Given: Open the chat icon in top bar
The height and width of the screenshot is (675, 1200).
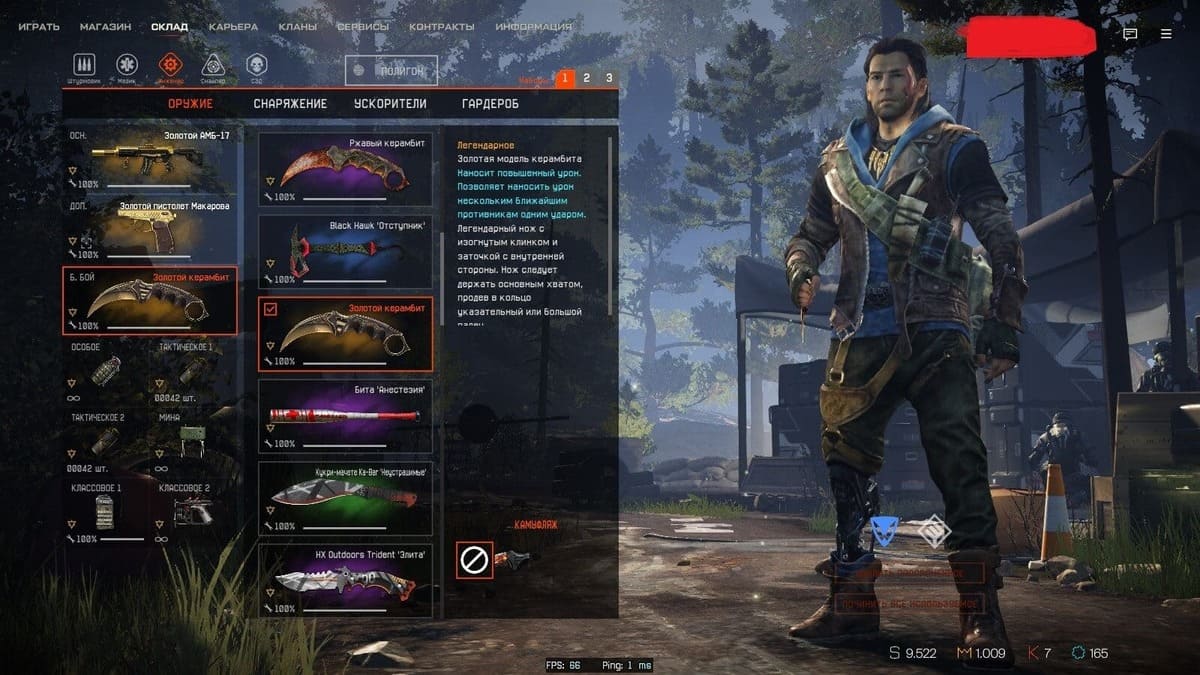Looking at the screenshot, I should 1130,34.
